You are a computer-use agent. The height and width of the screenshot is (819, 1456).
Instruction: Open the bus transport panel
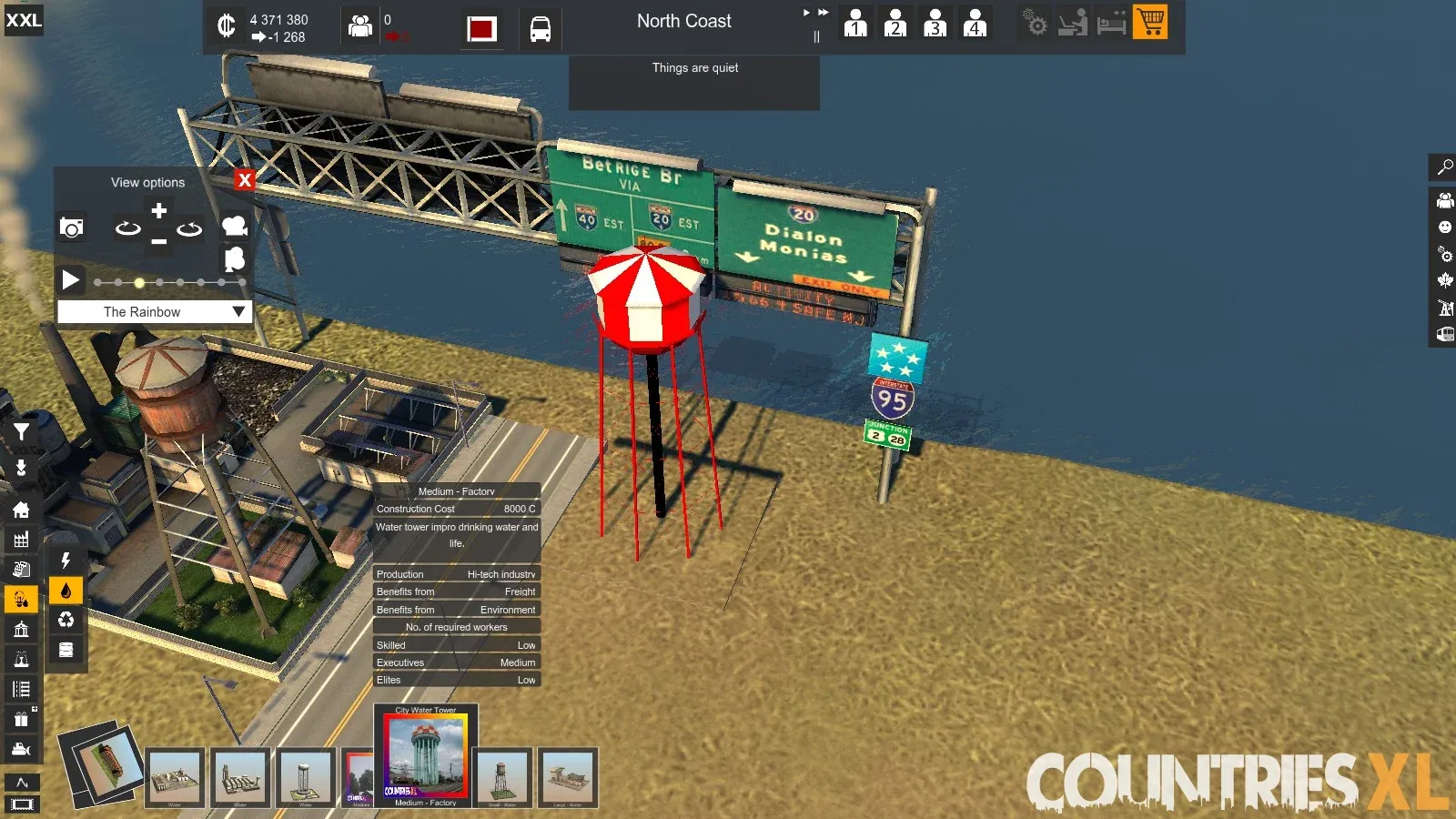[x=541, y=29]
